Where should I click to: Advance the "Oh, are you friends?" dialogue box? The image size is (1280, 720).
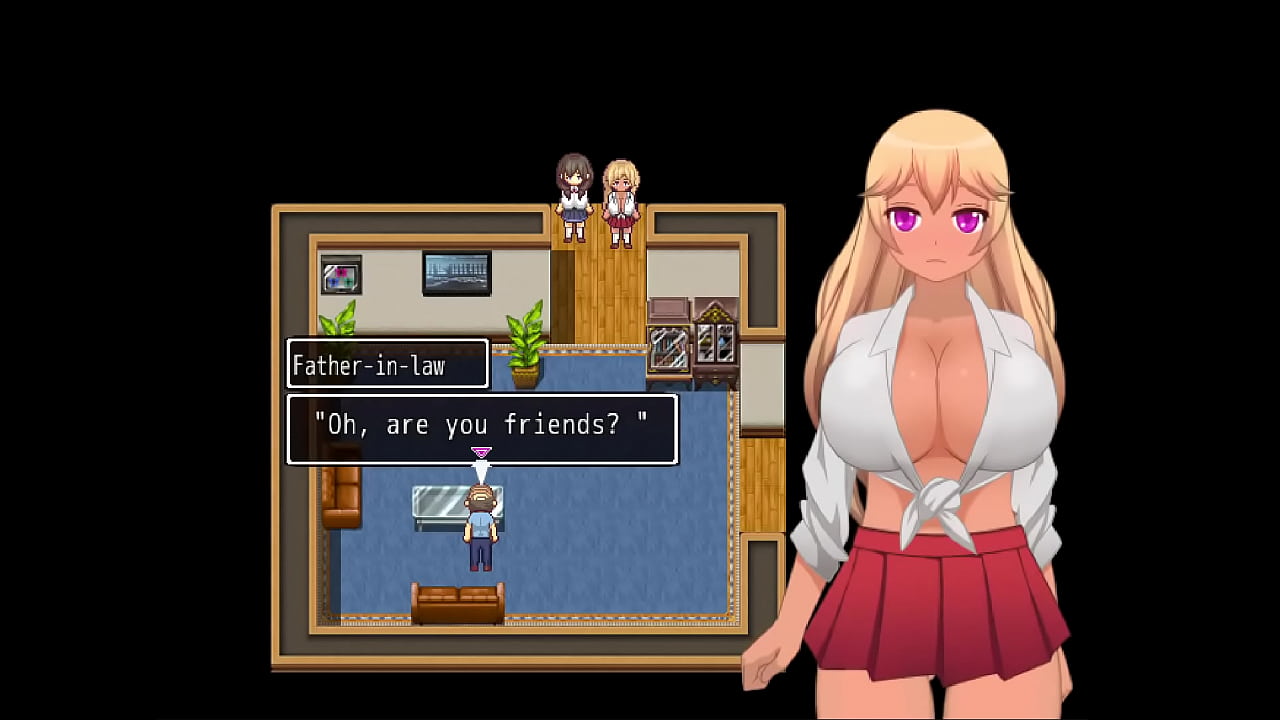[x=482, y=428]
